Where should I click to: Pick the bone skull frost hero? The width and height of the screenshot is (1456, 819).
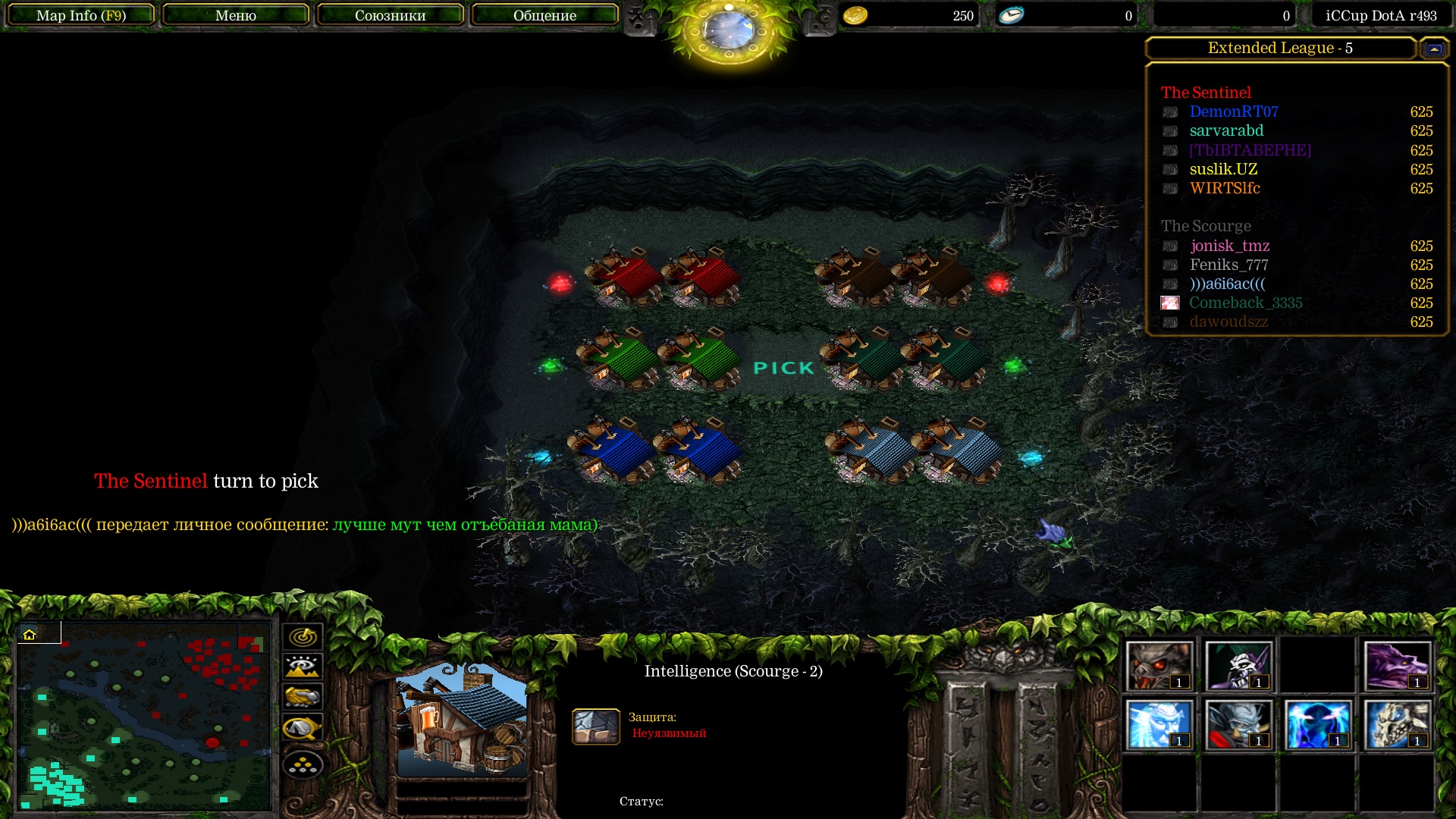pyautogui.click(x=1397, y=724)
